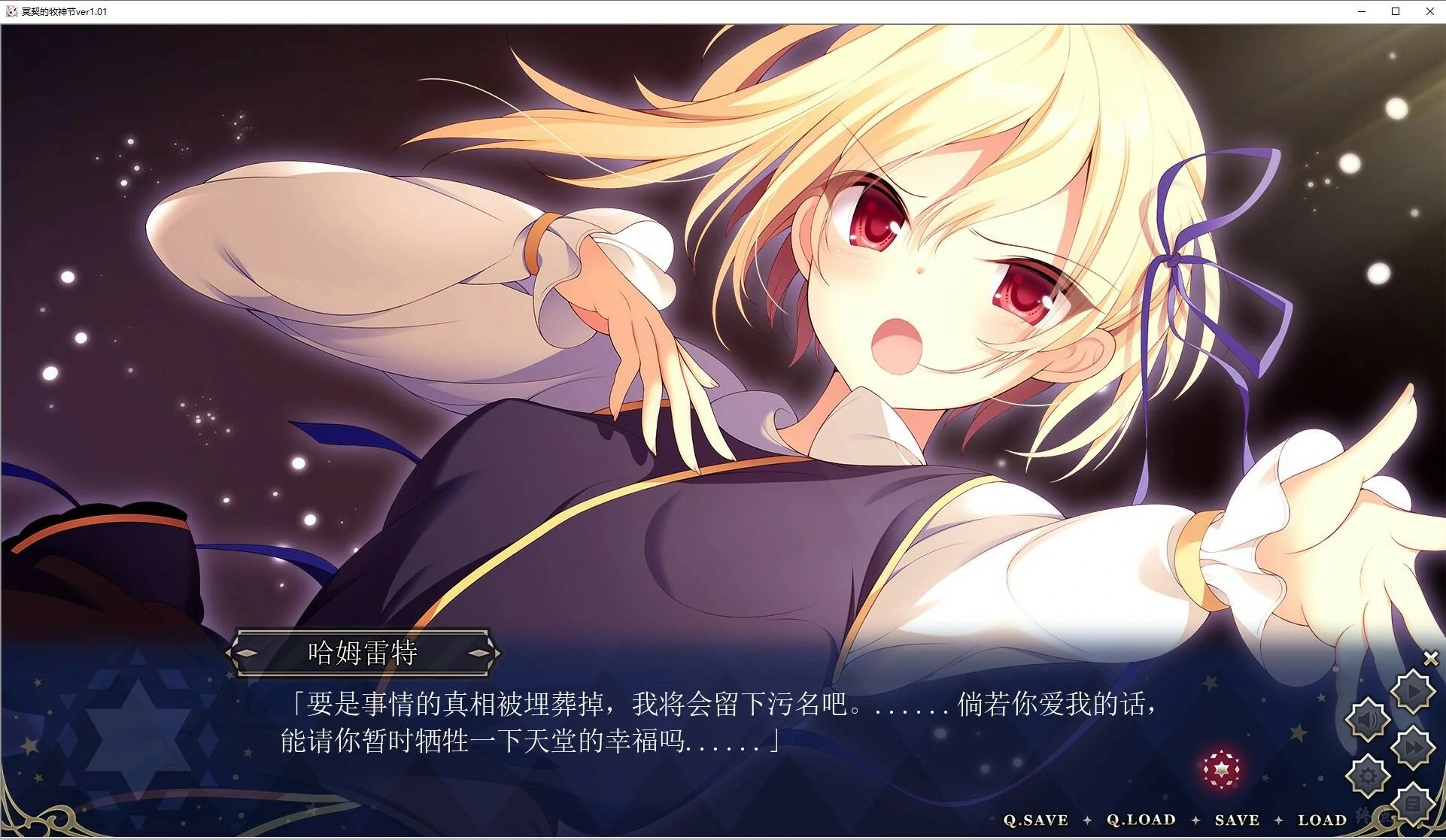The image size is (1446, 840).
Task: Click the right arrow ornament beside the name plate
Action: click(x=480, y=653)
